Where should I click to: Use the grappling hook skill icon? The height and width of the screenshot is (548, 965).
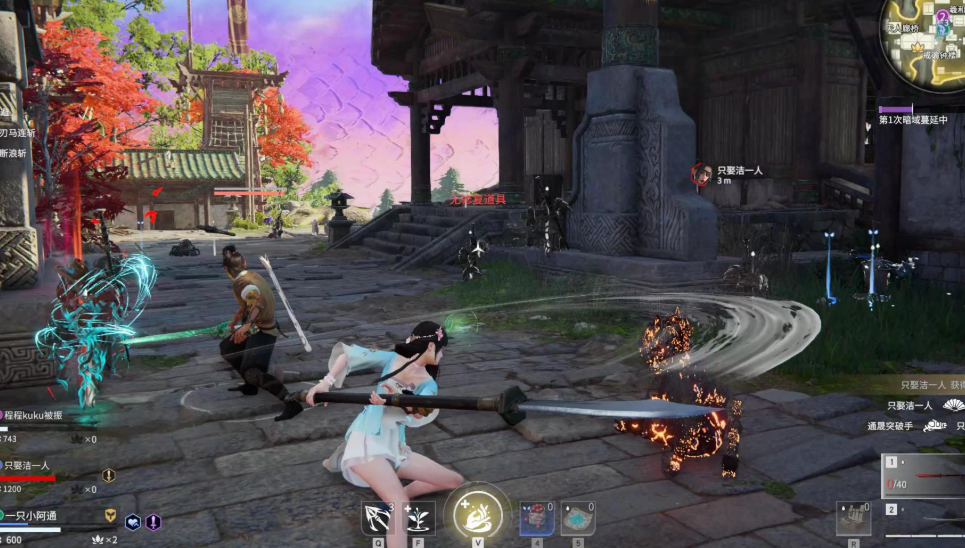pos(378,517)
